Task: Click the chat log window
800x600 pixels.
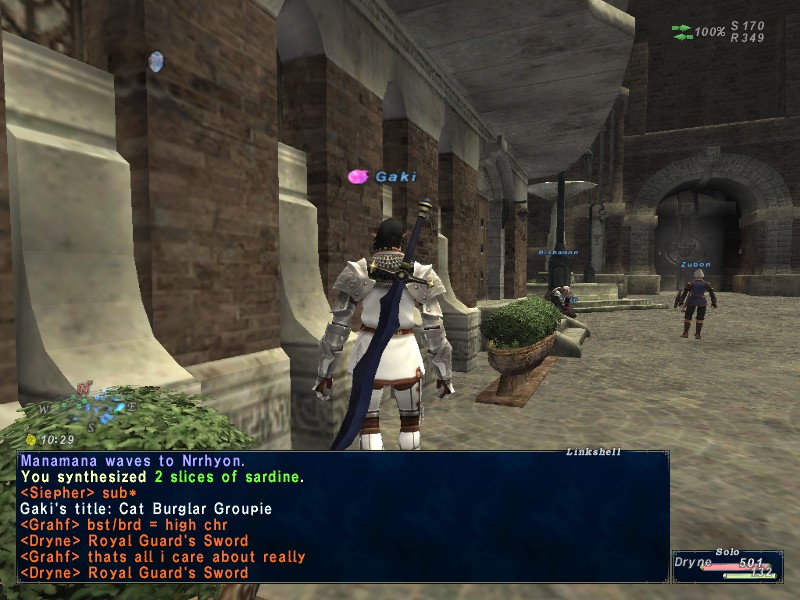Action: click(x=342, y=516)
